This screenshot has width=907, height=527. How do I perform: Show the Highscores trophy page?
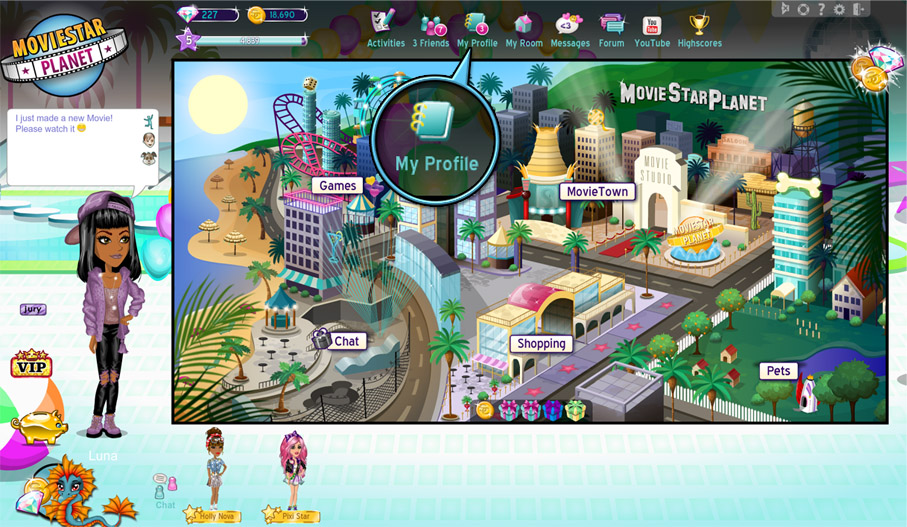coord(699,28)
